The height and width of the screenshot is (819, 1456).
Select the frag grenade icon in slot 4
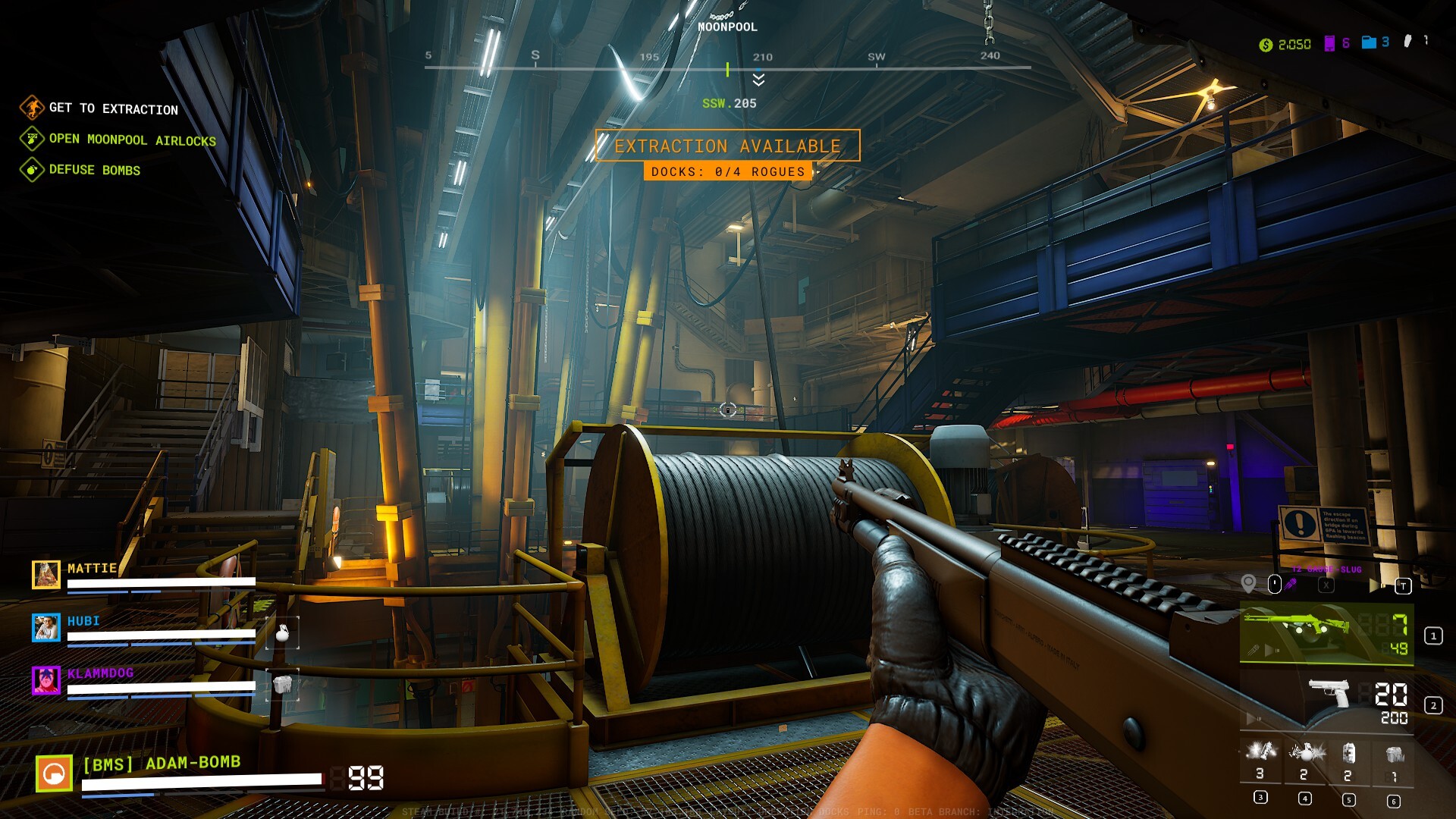(x=1307, y=752)
